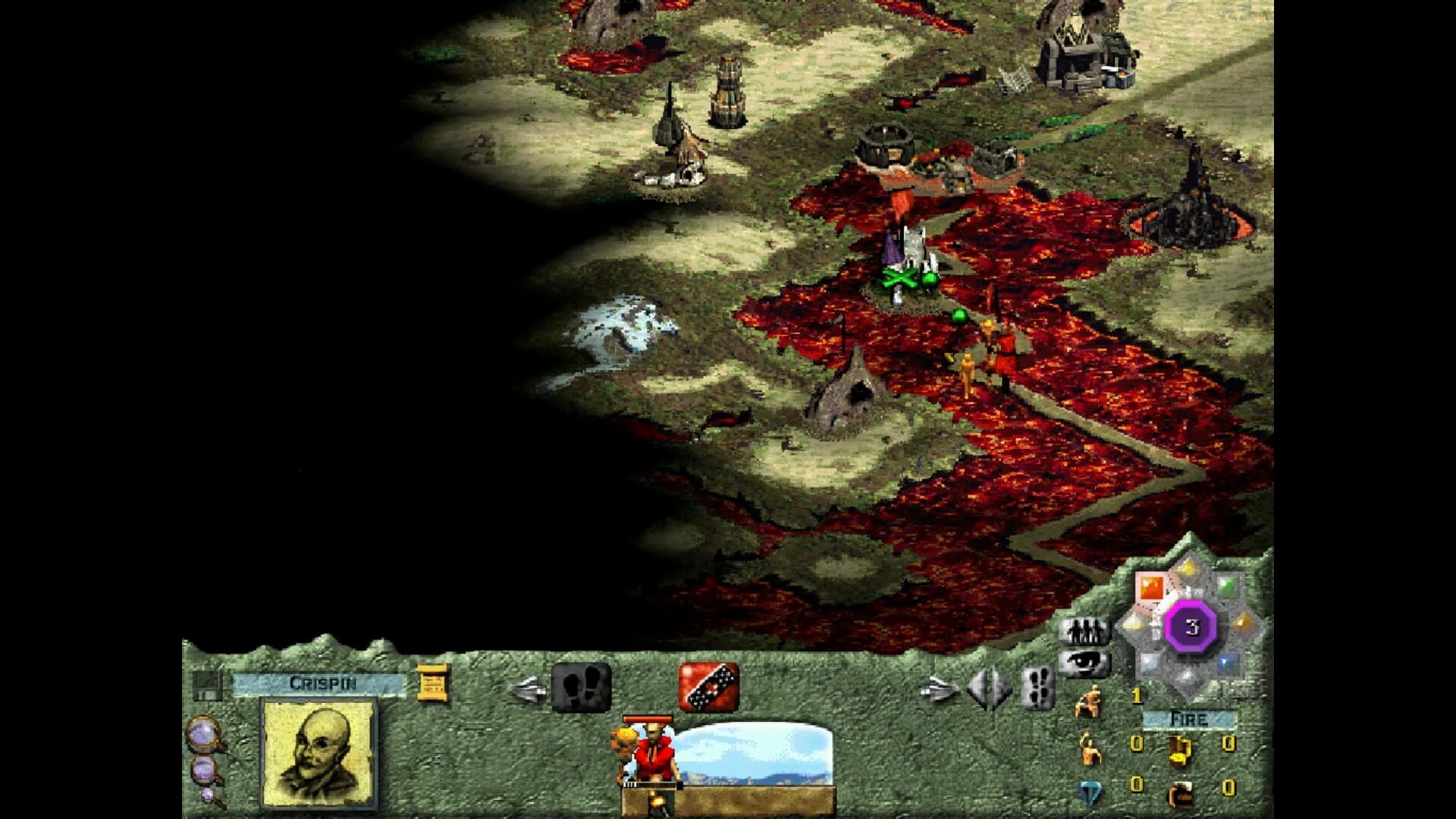Screen dimensions: 1456x819
Task: Click the exclamation marks alert icon
Action: (x=1038, y=689)
